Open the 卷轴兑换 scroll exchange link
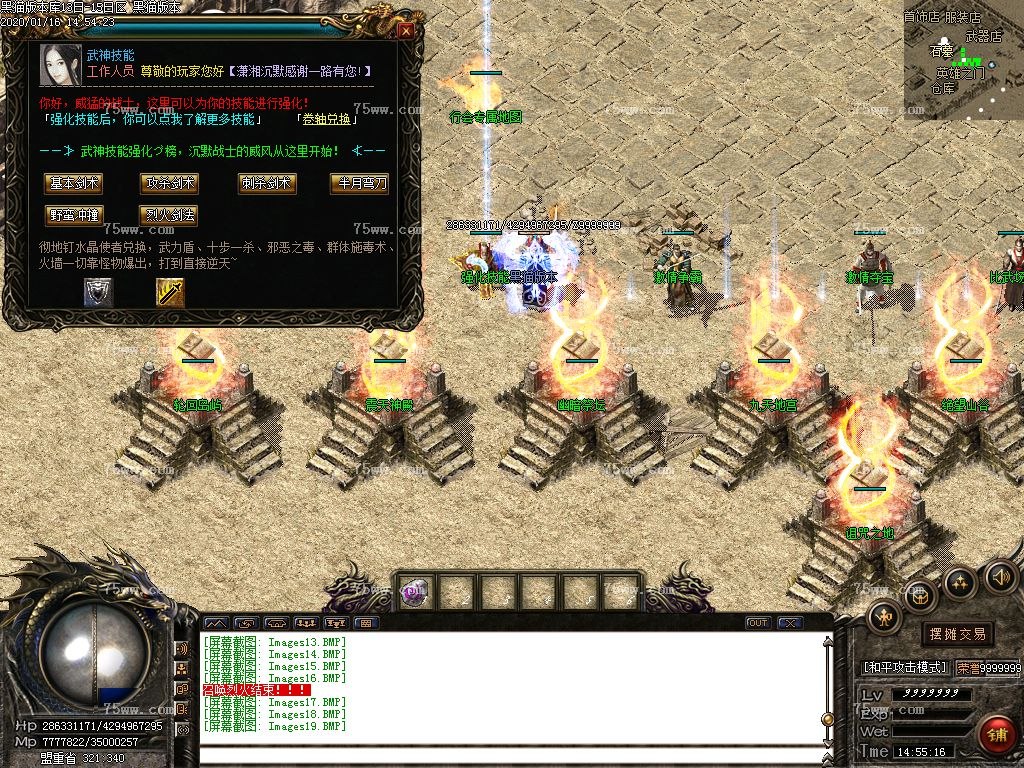 pyautogui.click(x=327, y=119)
